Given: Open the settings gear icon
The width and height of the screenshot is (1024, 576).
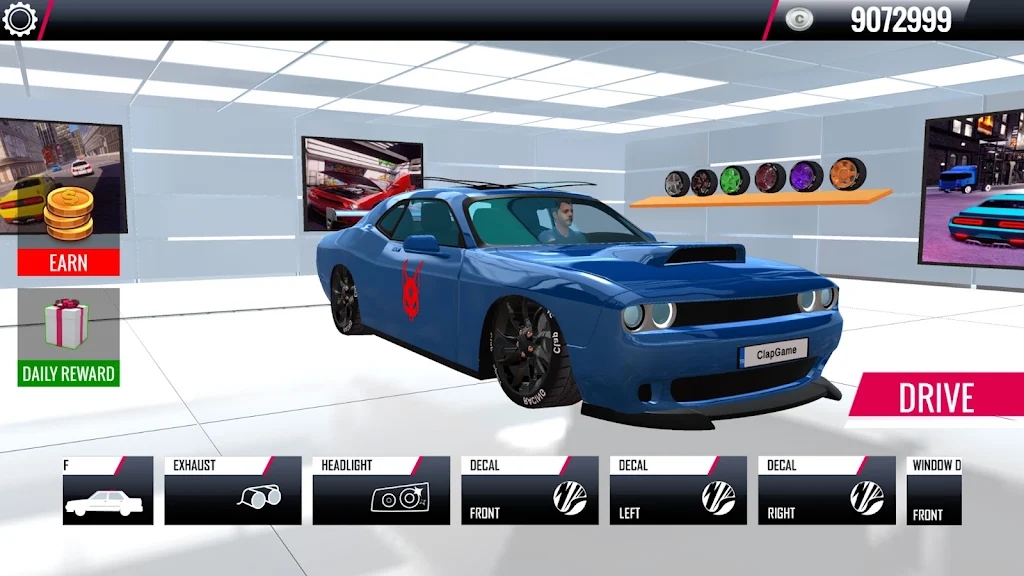Looking at the screenshot, I should pyautogui.click(x=19, y=19).
